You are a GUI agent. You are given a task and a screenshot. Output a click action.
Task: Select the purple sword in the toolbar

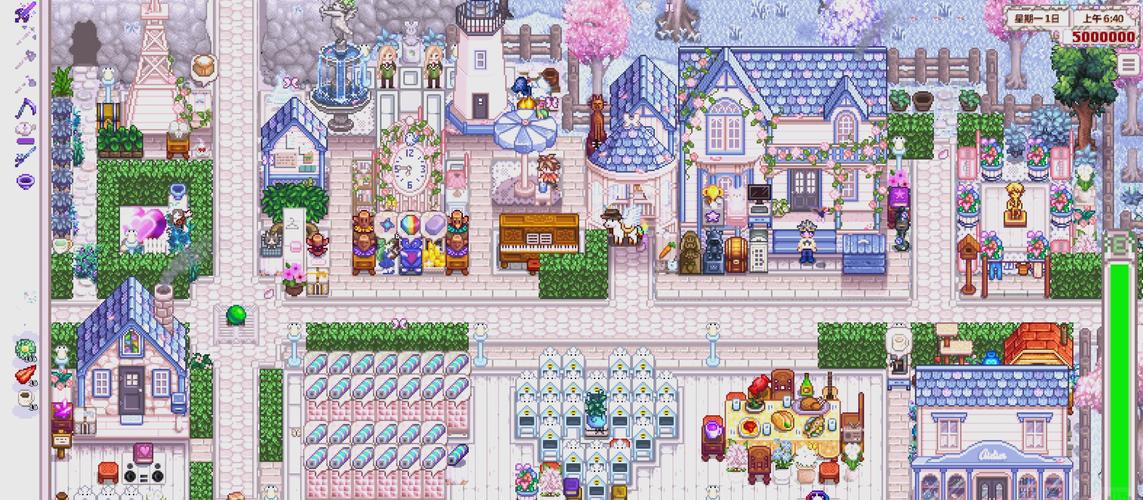click(25, 11)
